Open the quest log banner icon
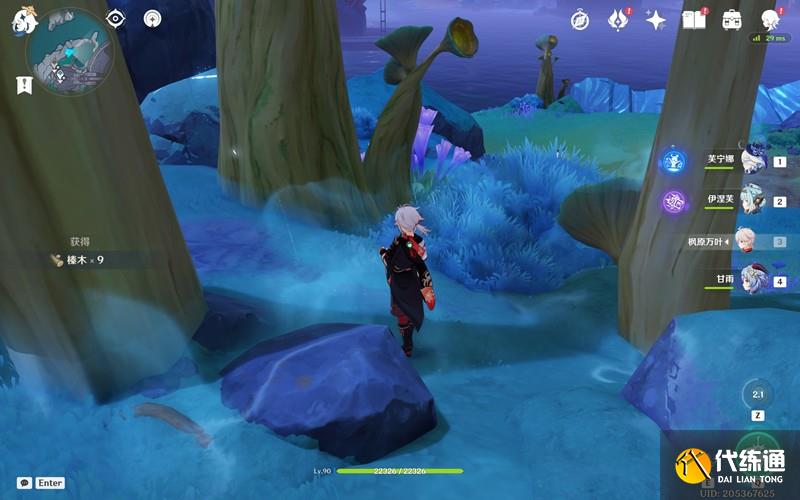Image resolution: width=800 pixels, height=500 pixels. coord(23,86)
